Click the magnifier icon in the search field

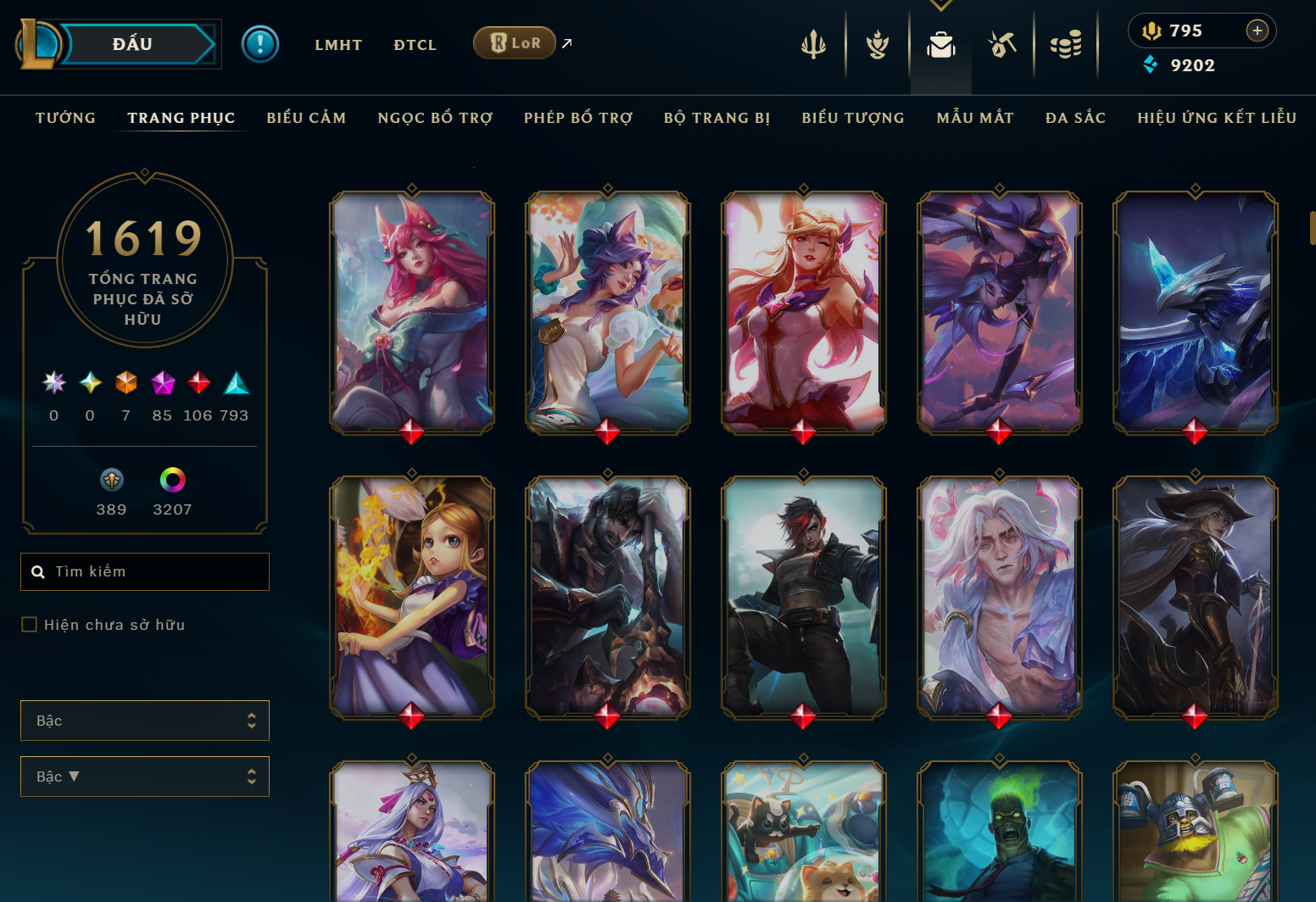[39, 571]
